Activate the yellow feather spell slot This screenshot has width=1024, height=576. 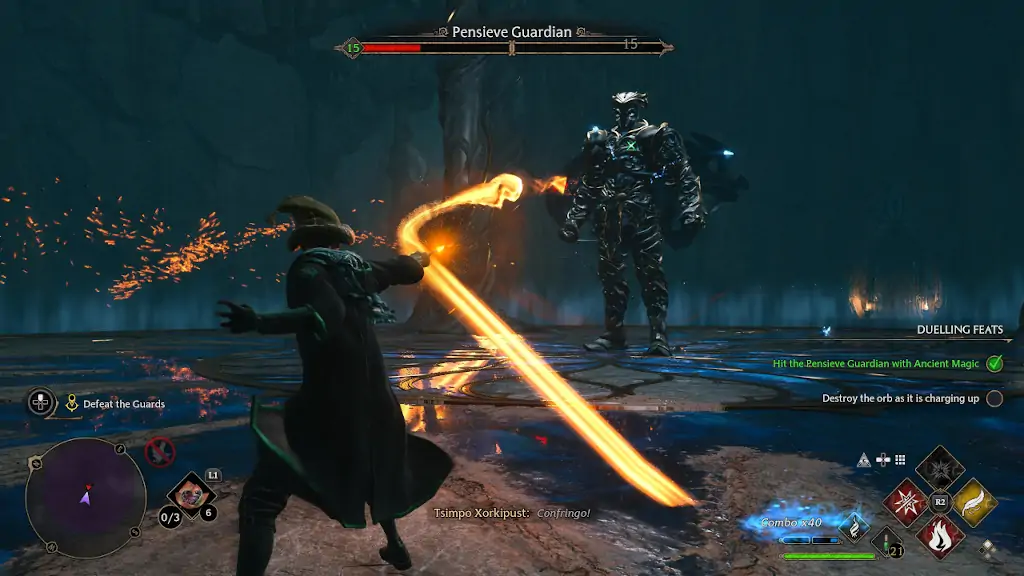click(973, 501)
